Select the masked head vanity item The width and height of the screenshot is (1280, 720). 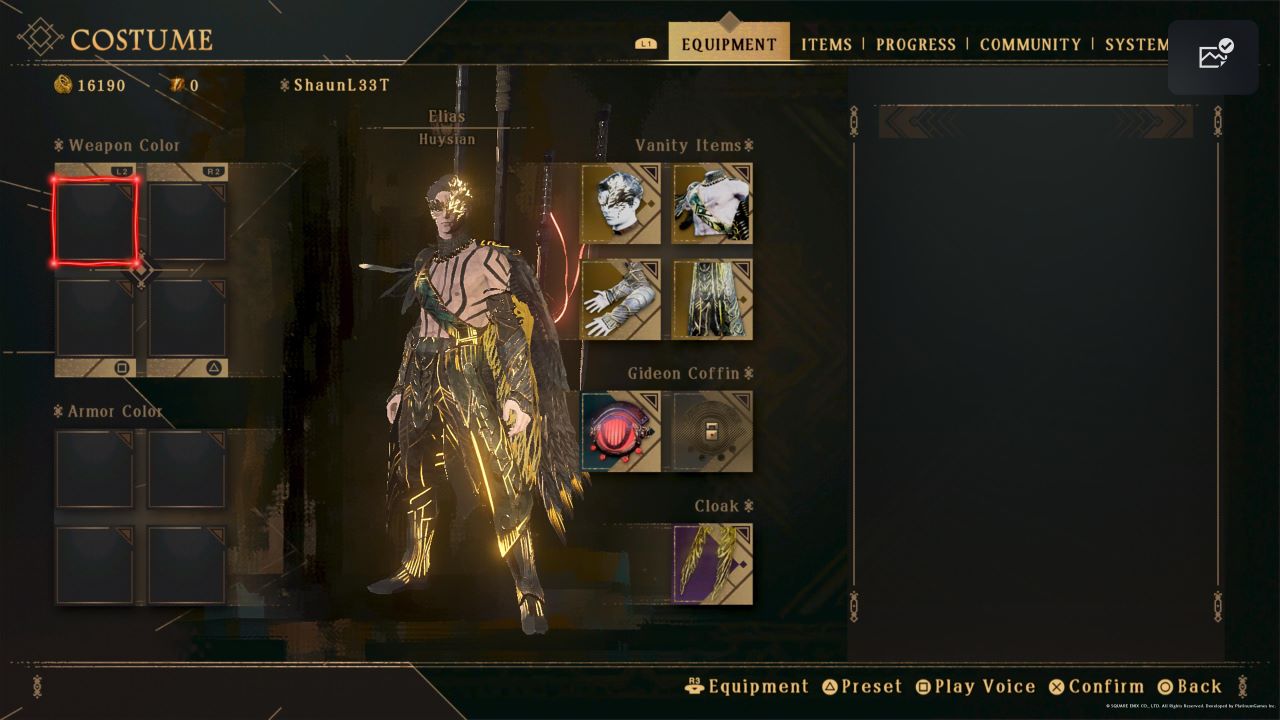pyautogui.click(x=621, y=203)
